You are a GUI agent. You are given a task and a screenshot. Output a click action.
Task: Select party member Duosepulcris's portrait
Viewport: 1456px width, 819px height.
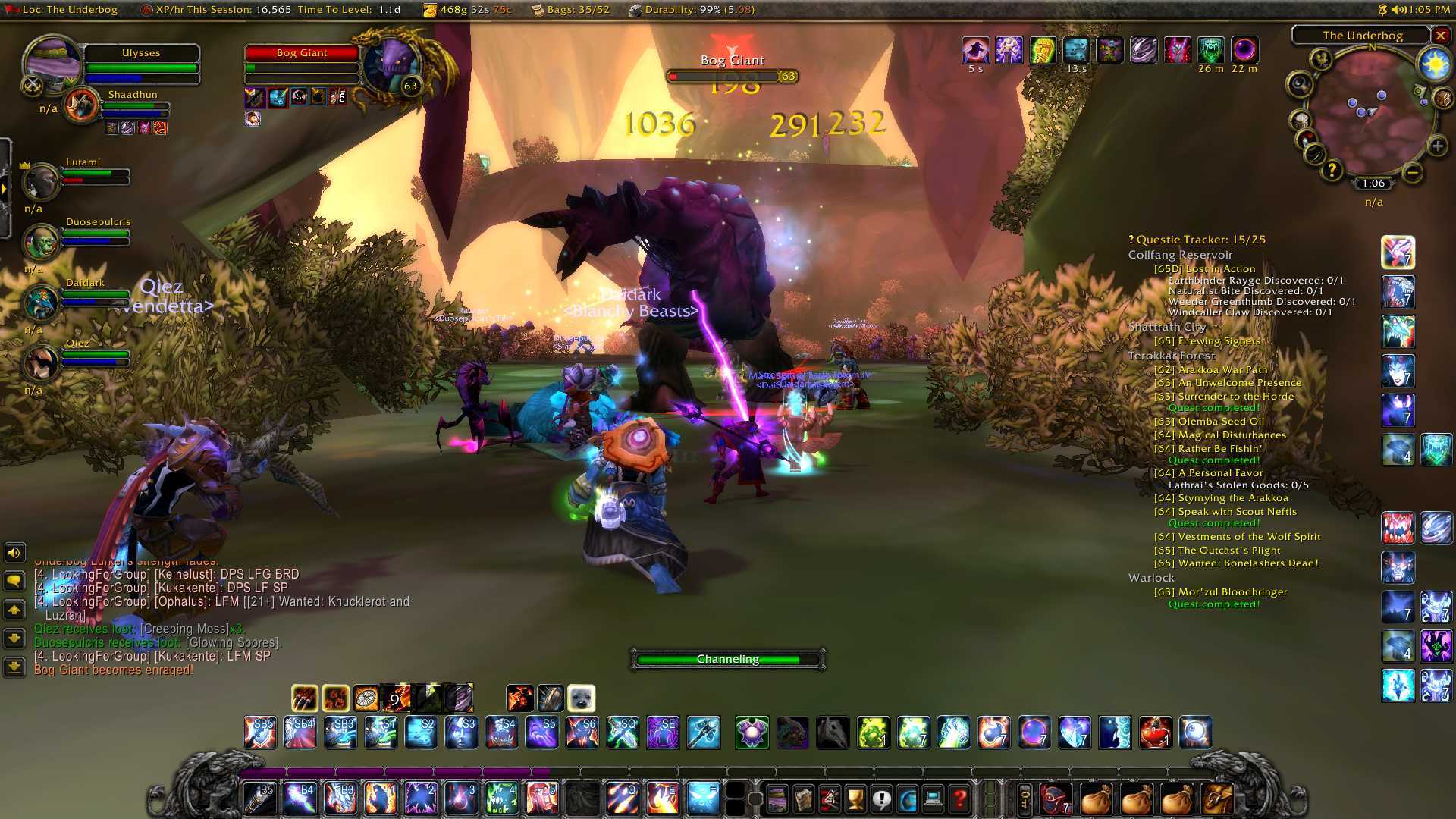41,242
